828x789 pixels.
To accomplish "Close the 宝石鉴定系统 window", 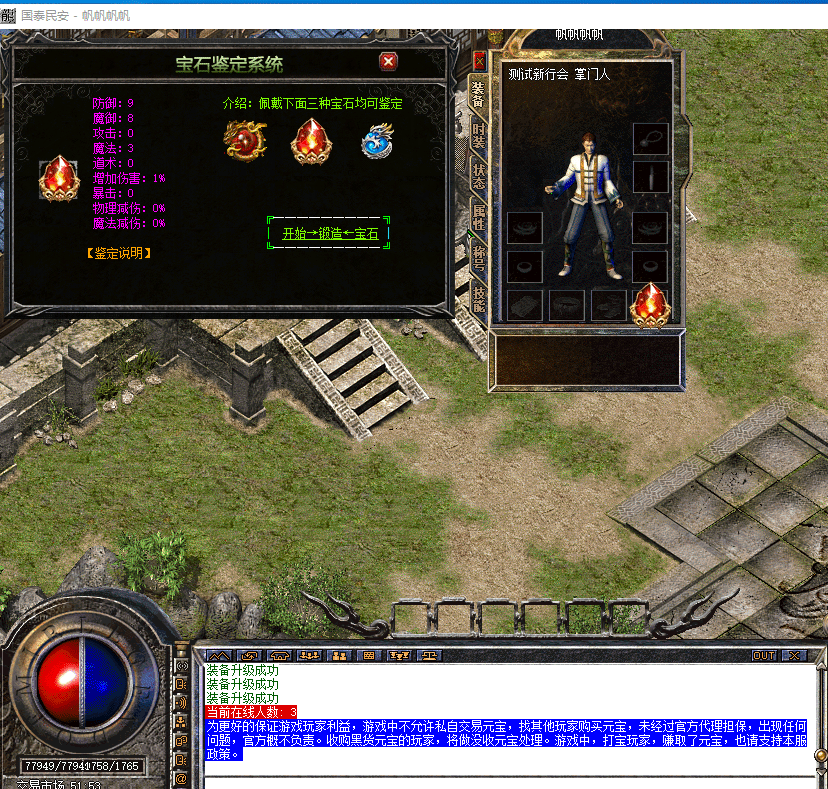I will pos(388,62).
